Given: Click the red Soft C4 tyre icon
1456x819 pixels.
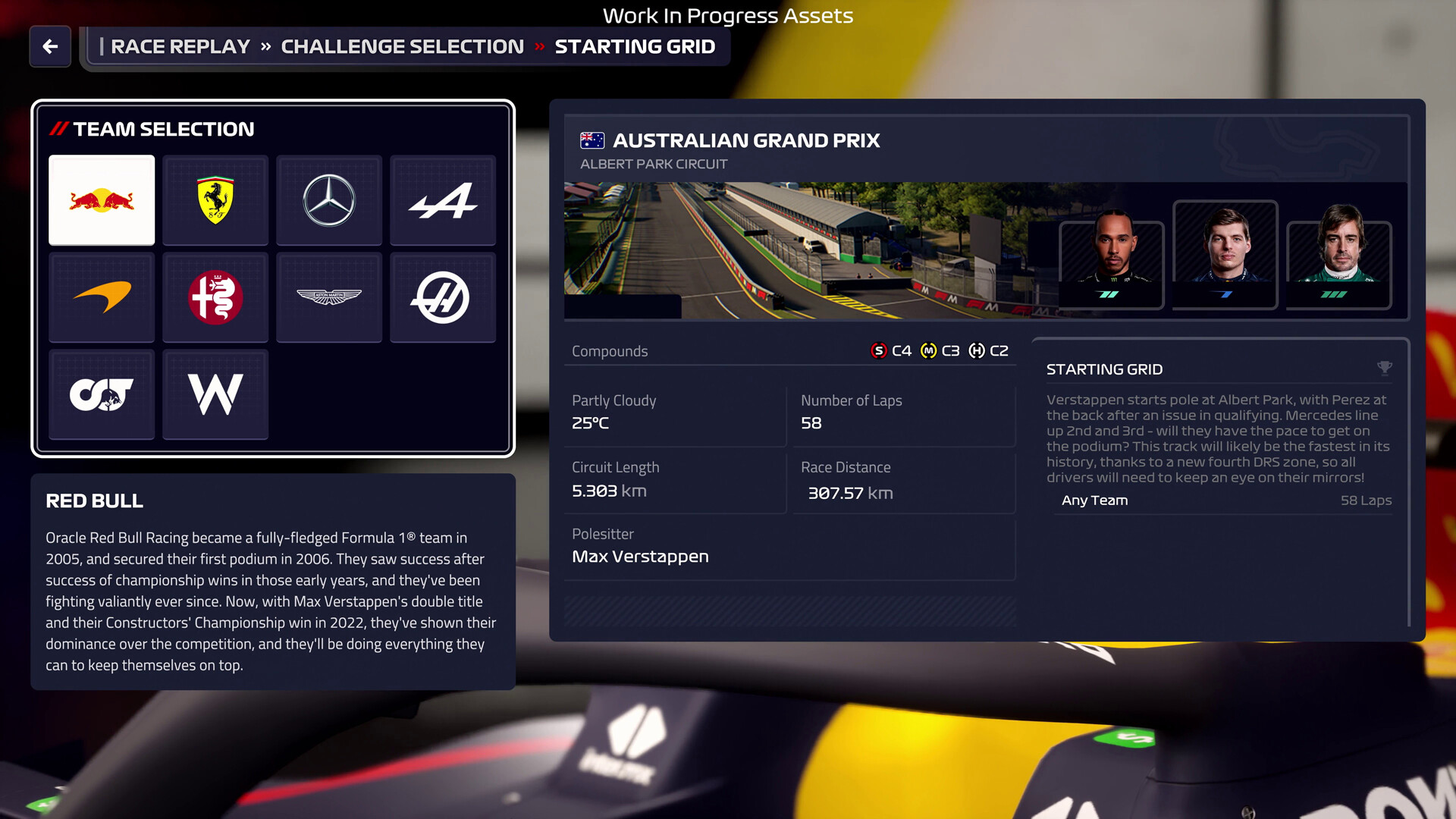Looking at the screenshot, I should tap(878, 350).
